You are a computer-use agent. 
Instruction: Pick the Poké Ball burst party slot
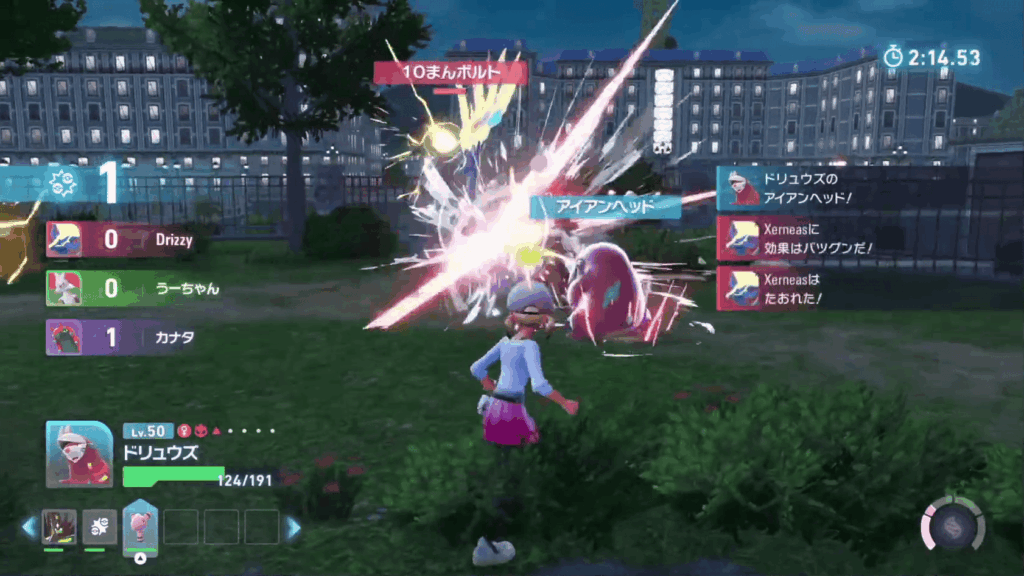point(100,527)
